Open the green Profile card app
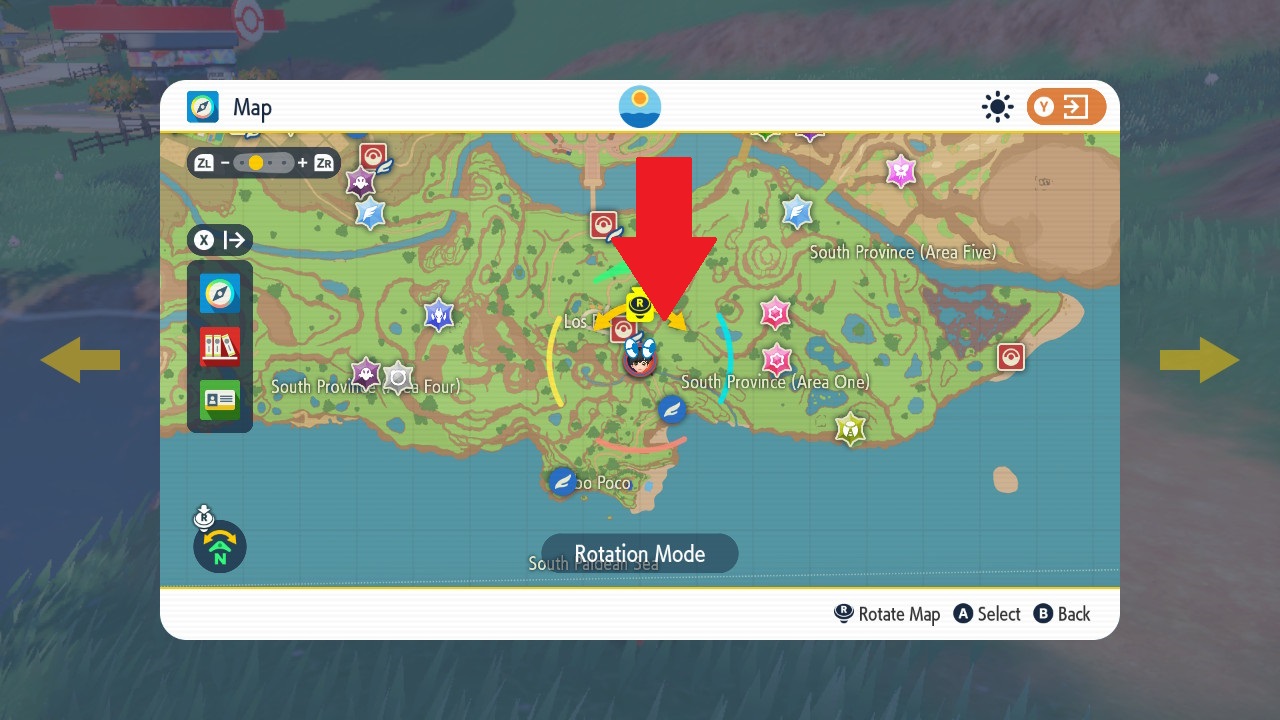This screenshot has height=720, width=1280. 220,399
